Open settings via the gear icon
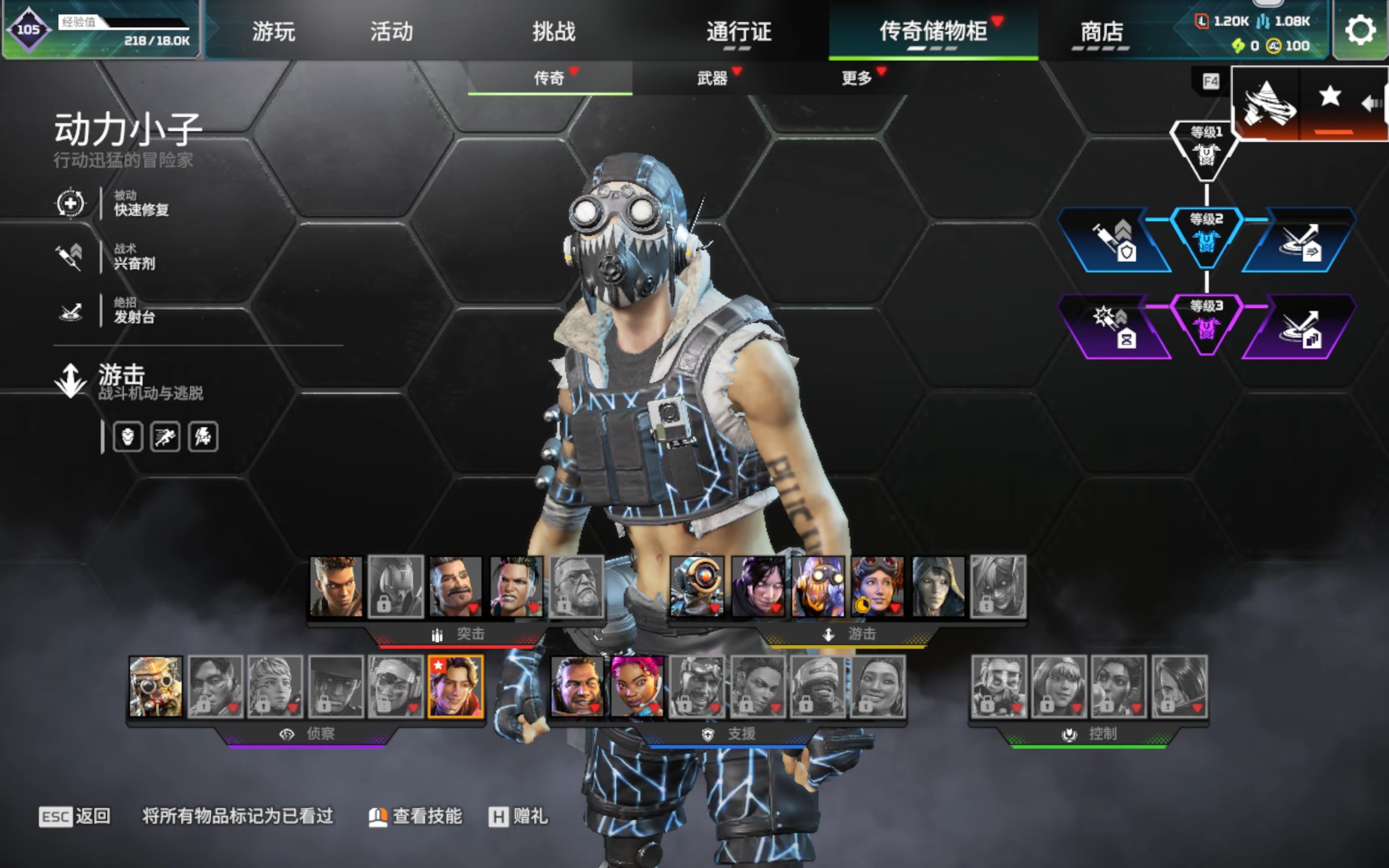This screenshot has width=1389, height=868. (1360, 30)
